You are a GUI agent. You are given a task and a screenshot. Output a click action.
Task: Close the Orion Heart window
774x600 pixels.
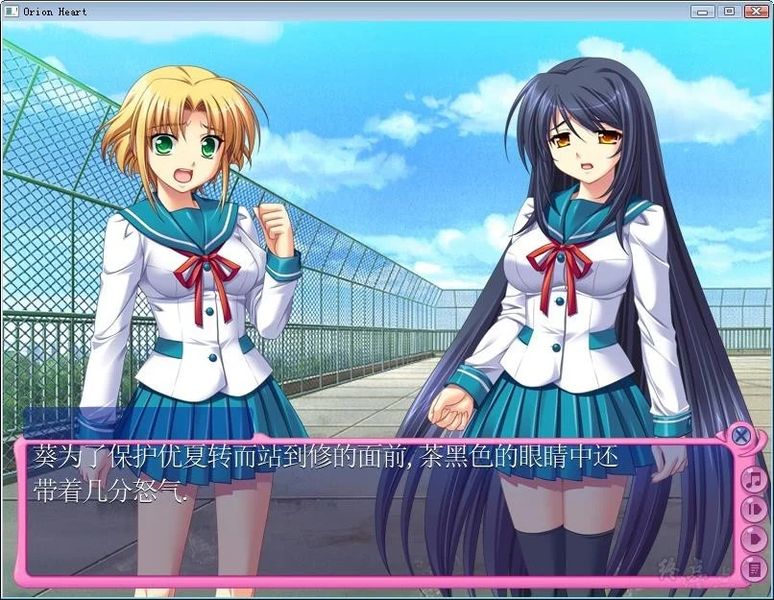754,11
